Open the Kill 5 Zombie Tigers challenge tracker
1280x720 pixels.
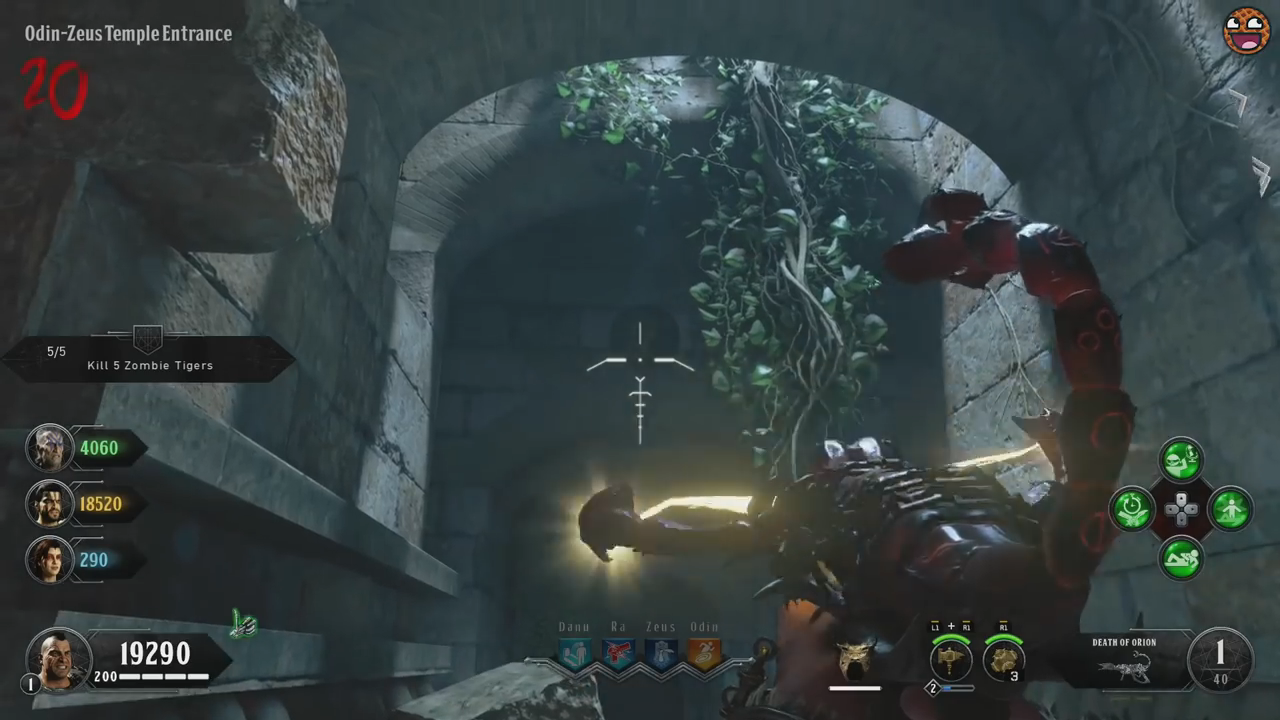coord(148,359)
